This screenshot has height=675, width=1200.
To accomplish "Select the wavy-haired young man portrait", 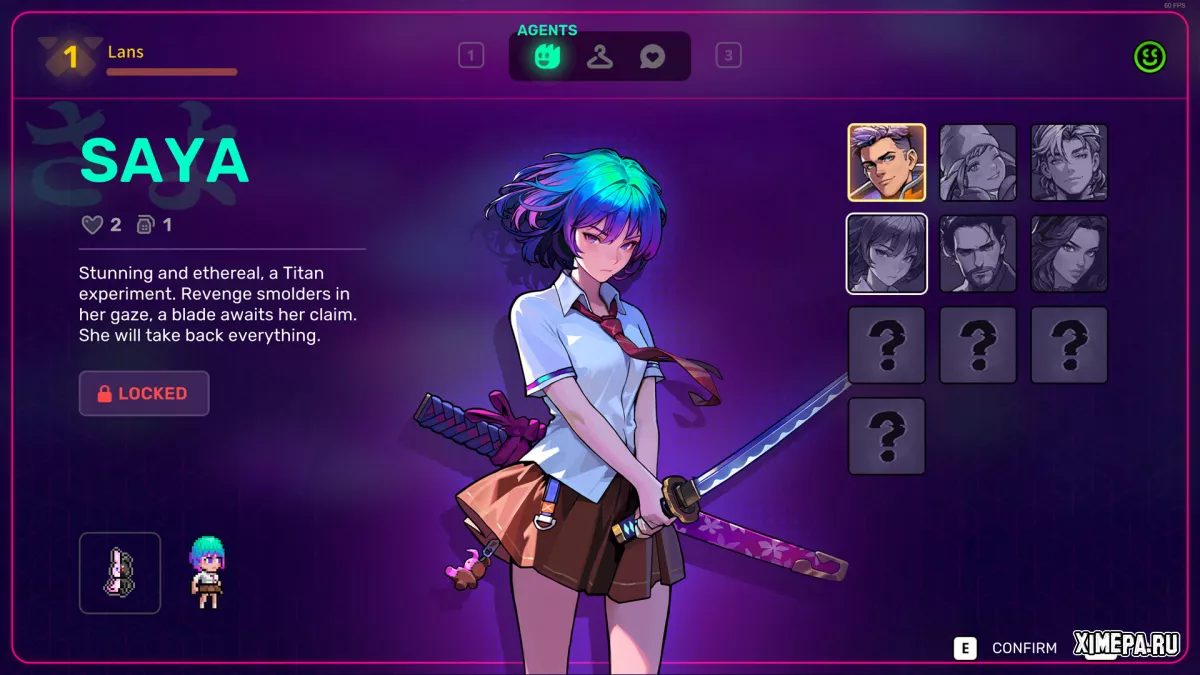I will pyautogui.click(x=1069, y=162).
